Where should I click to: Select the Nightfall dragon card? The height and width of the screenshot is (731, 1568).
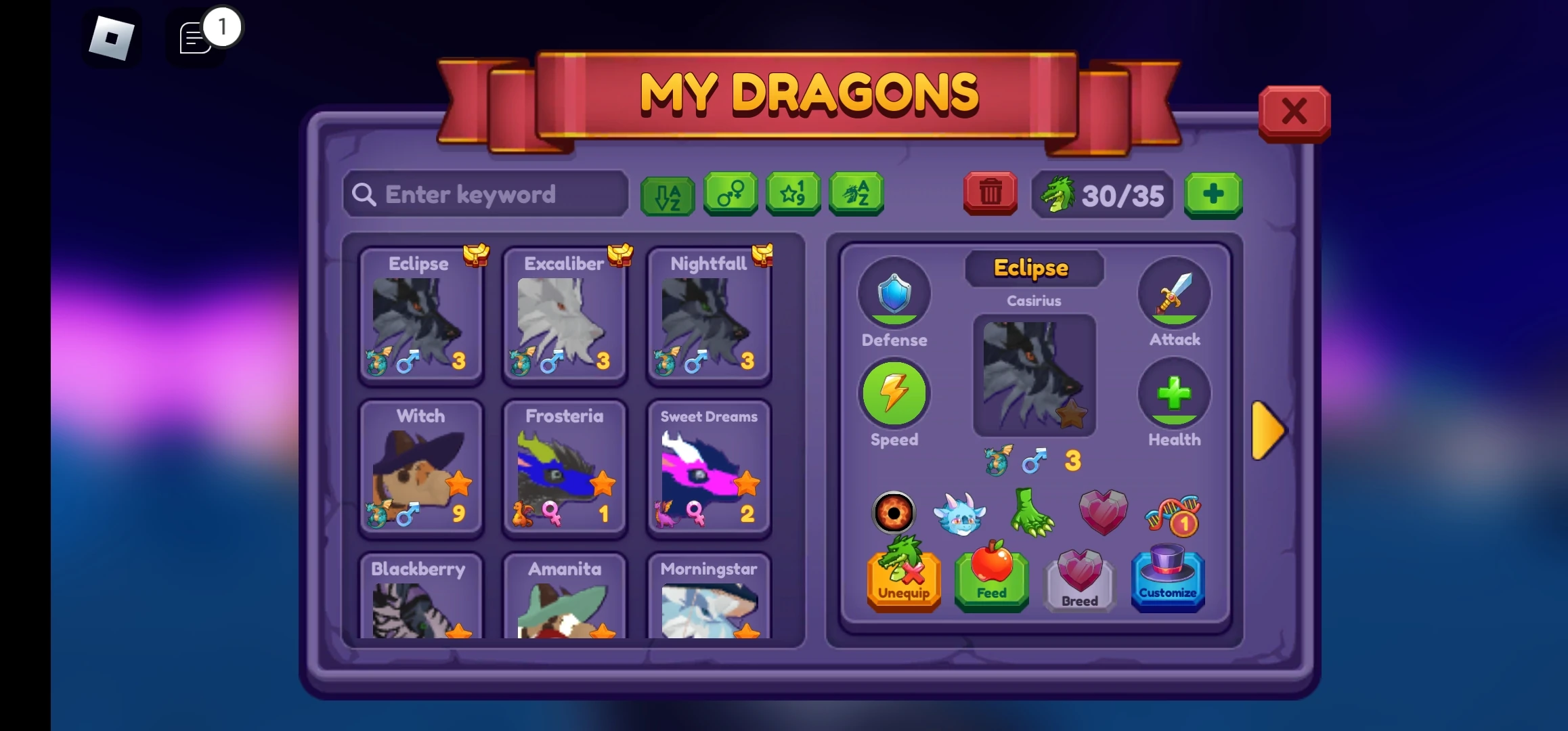click(709, 318)
